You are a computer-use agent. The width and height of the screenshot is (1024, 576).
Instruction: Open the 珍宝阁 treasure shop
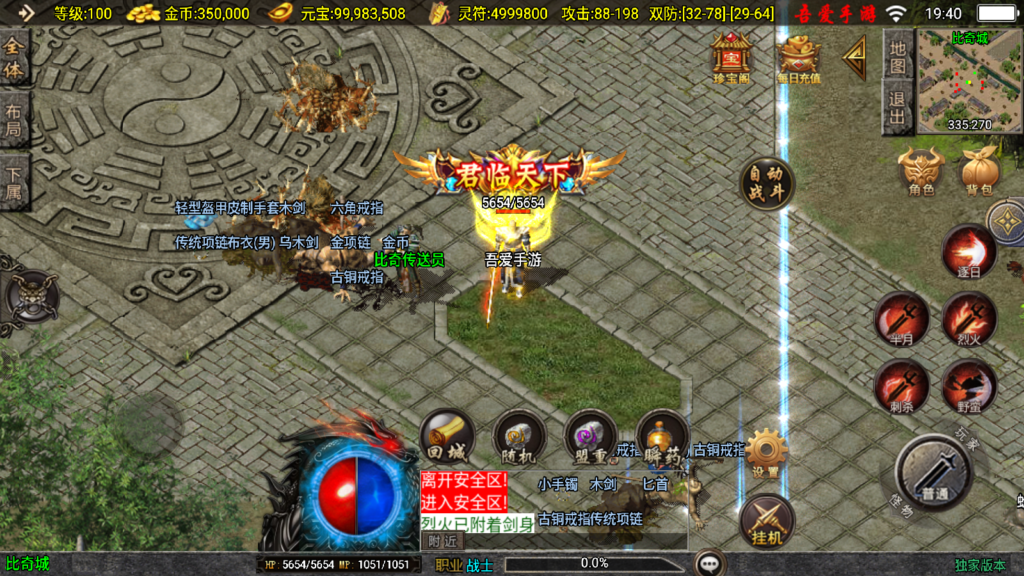point(731,57)
